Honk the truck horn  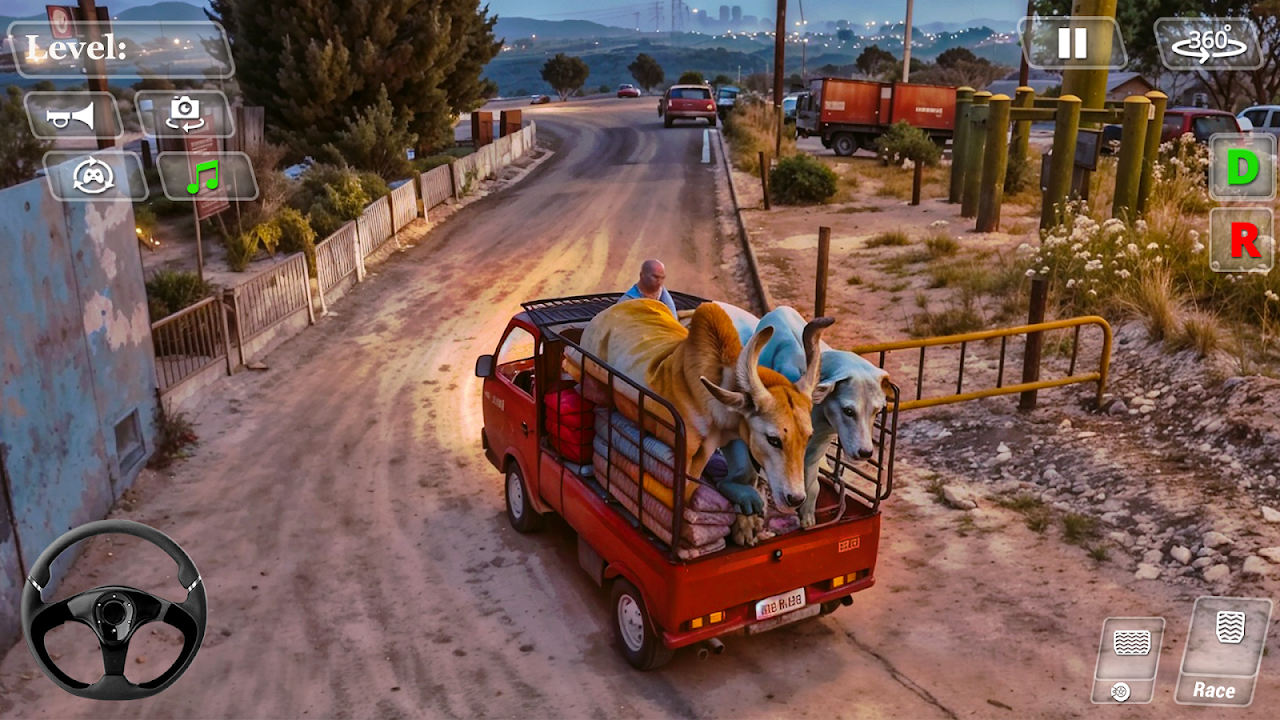73,116
